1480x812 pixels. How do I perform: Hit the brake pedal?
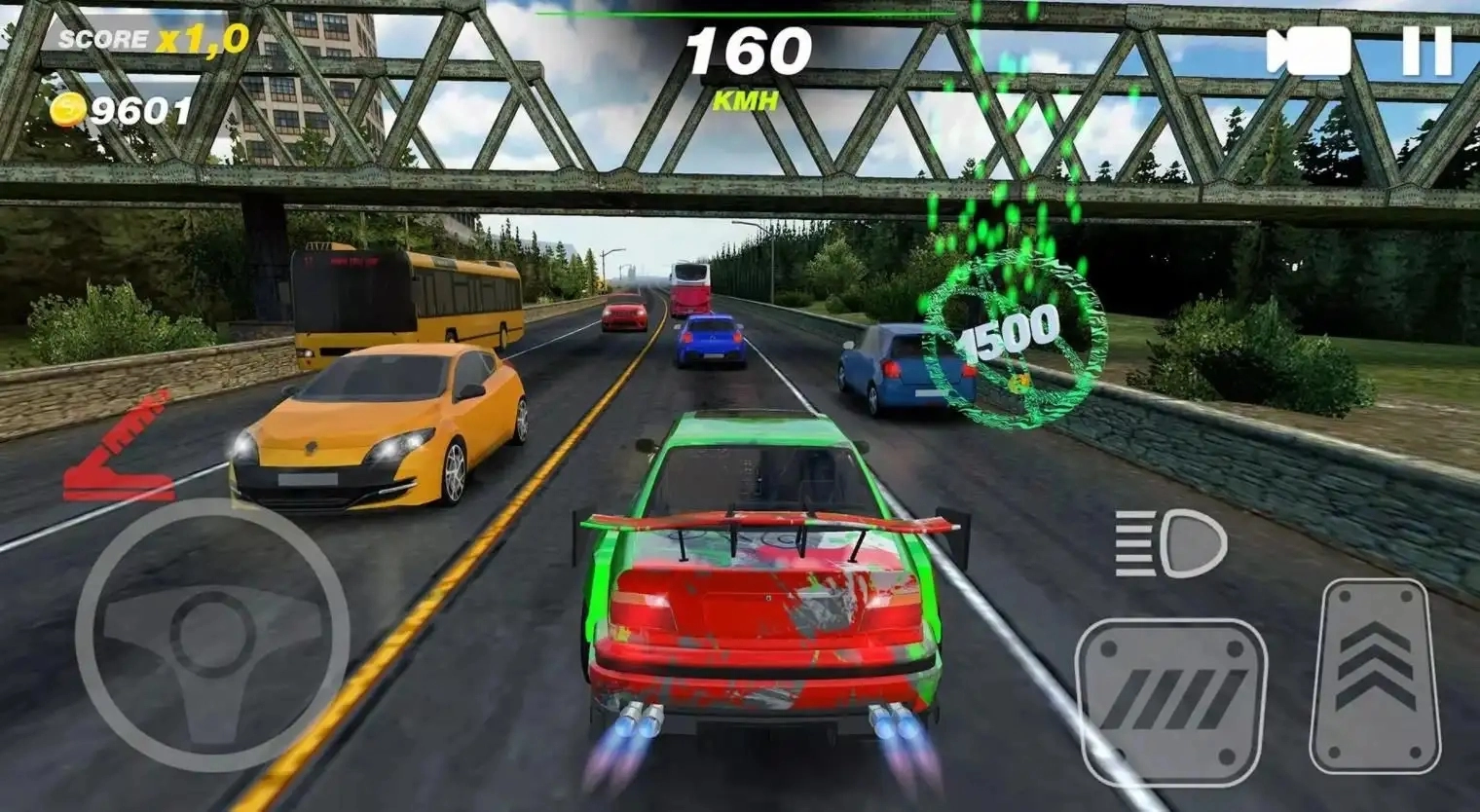click(1171, 700)
